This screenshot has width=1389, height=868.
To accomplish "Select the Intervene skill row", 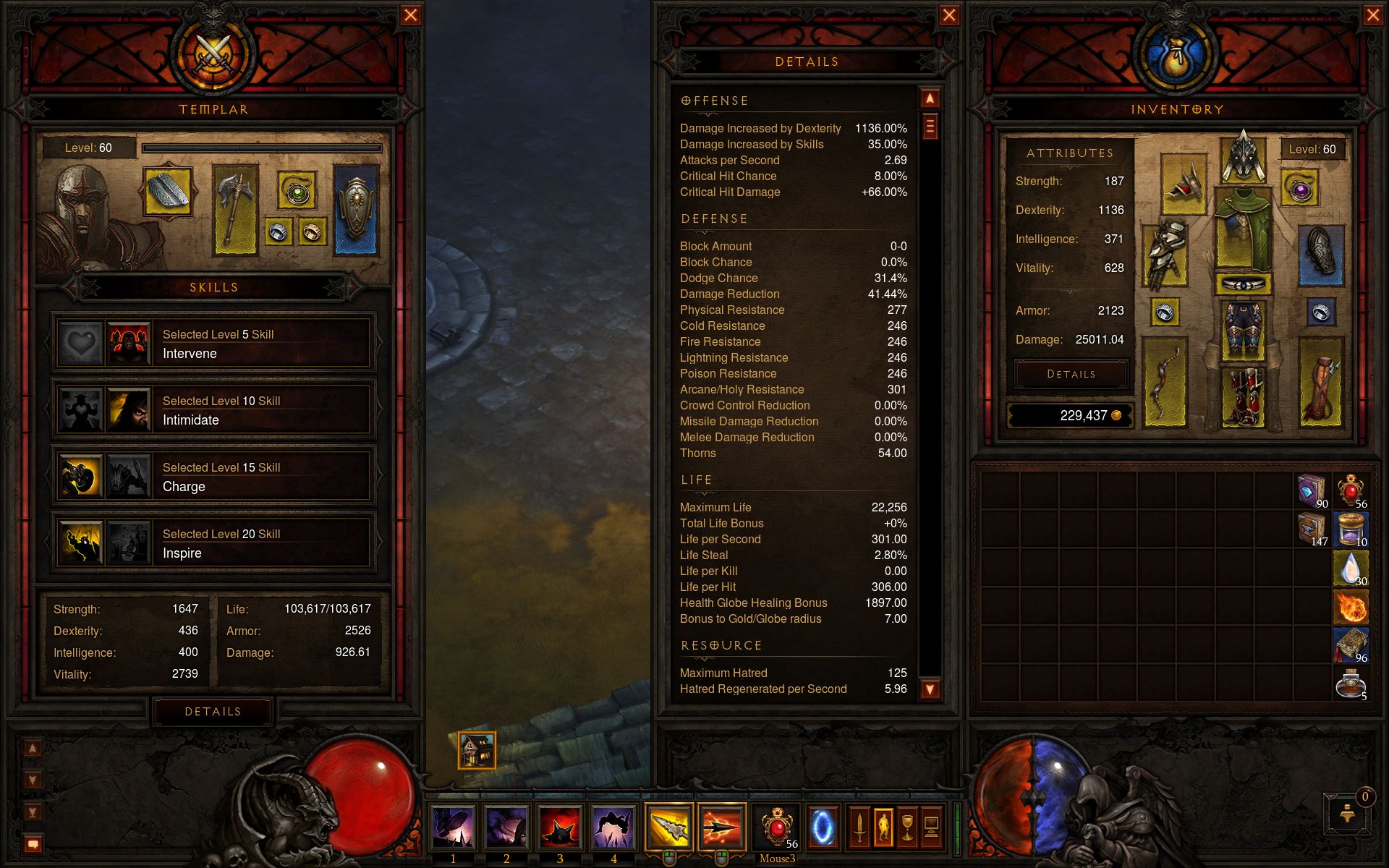I will coord(213,344).
